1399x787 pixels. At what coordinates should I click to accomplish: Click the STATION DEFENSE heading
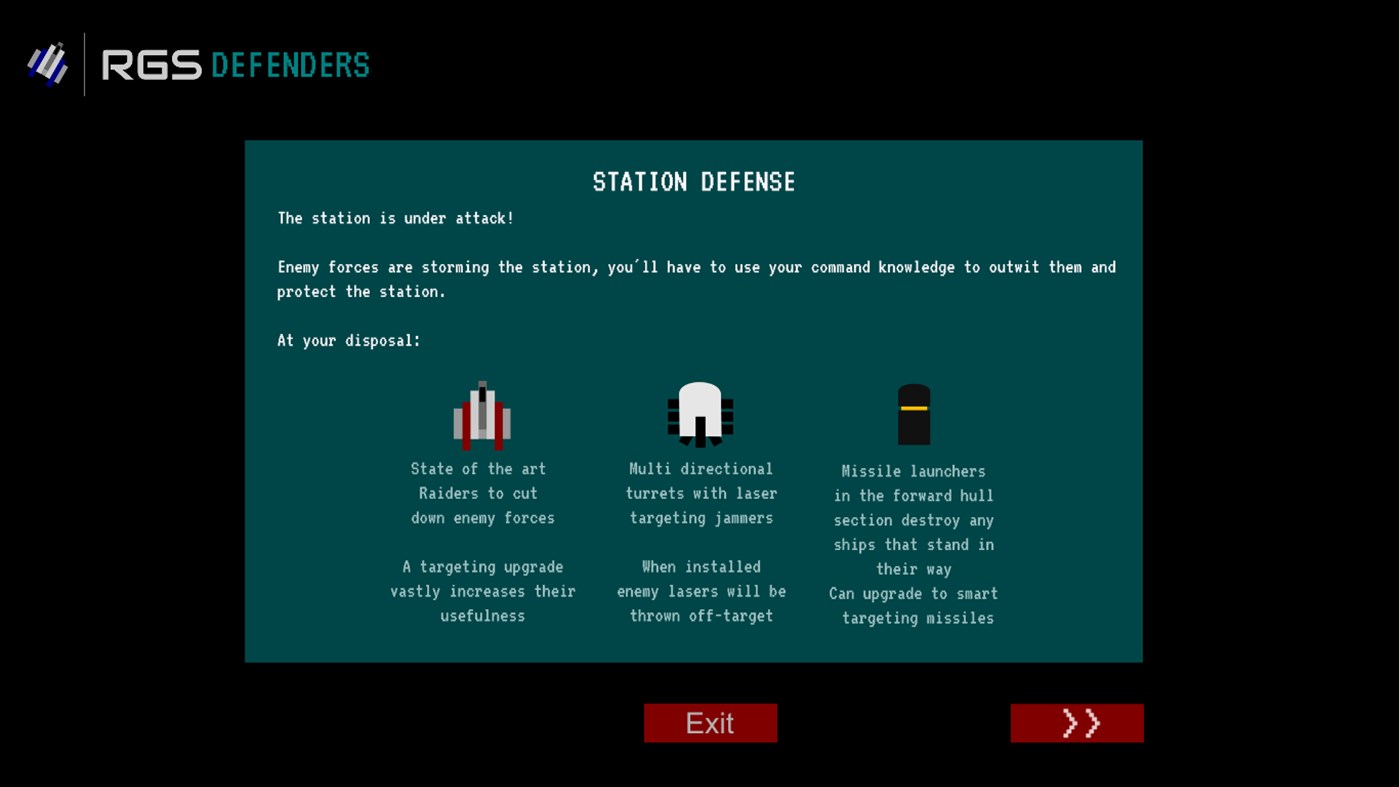[x=694, y=182]
